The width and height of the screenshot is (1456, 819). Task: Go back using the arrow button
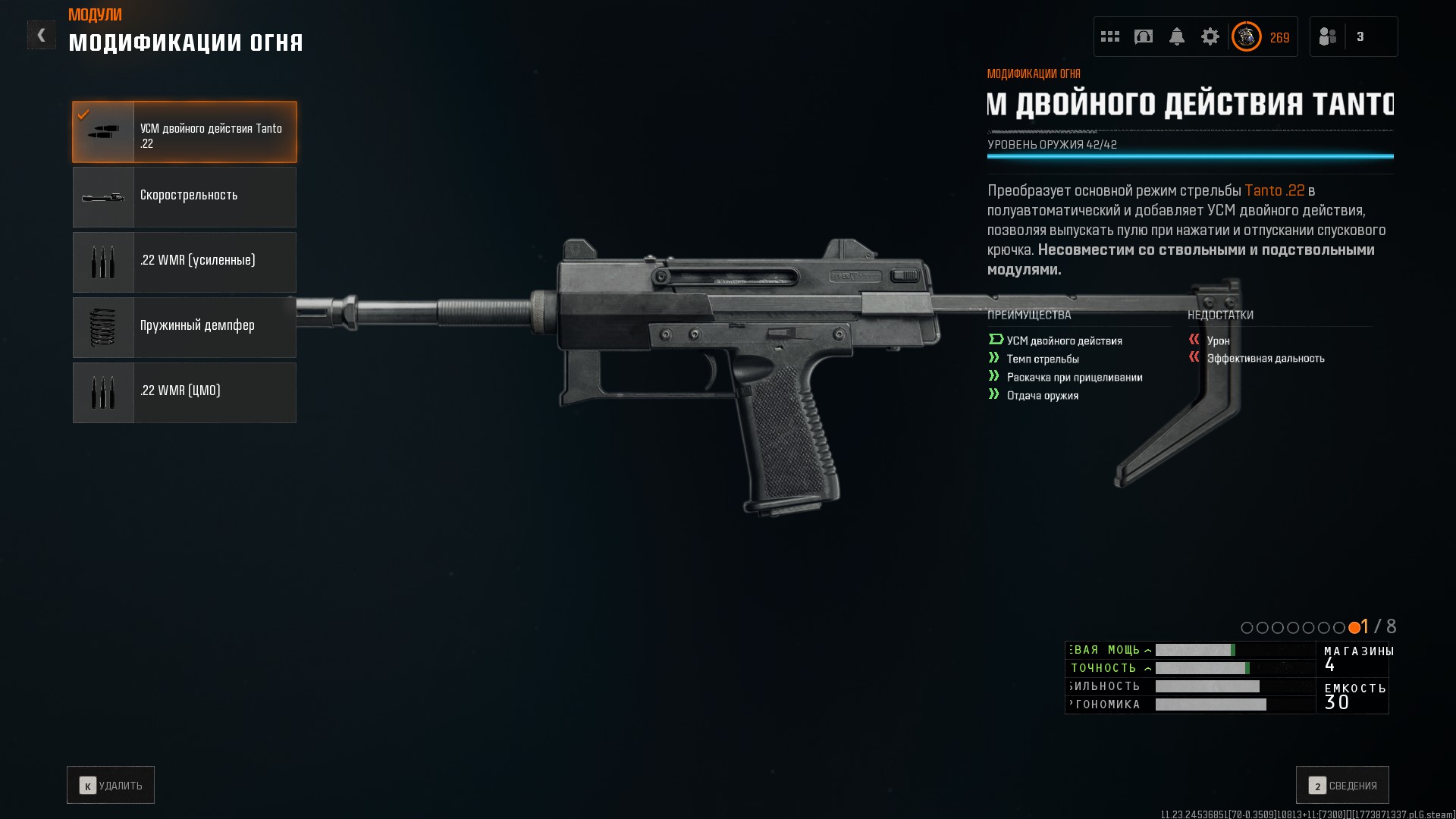pos(41,35)
